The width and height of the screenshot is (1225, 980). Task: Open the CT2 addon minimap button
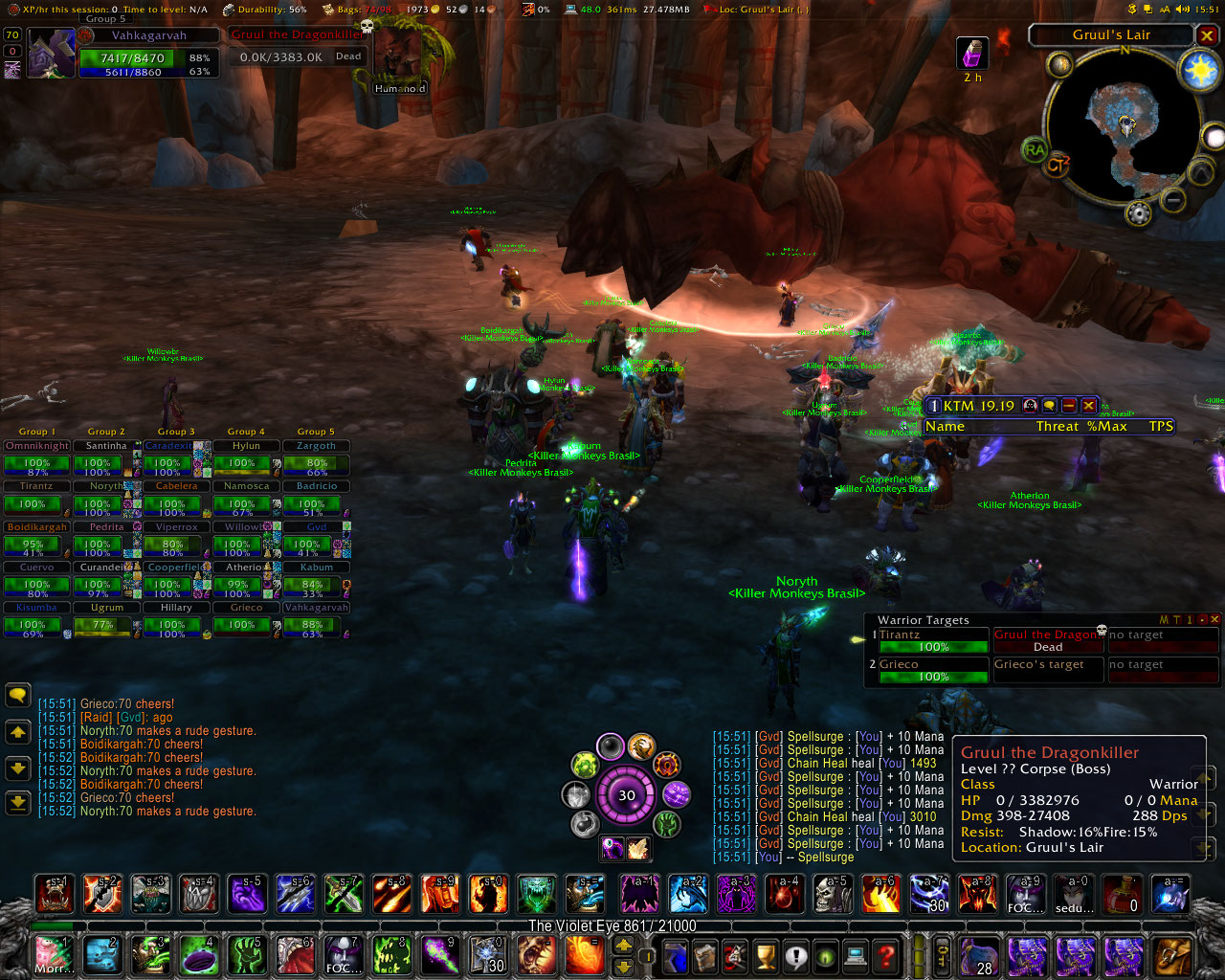[x=1057, y=166]
